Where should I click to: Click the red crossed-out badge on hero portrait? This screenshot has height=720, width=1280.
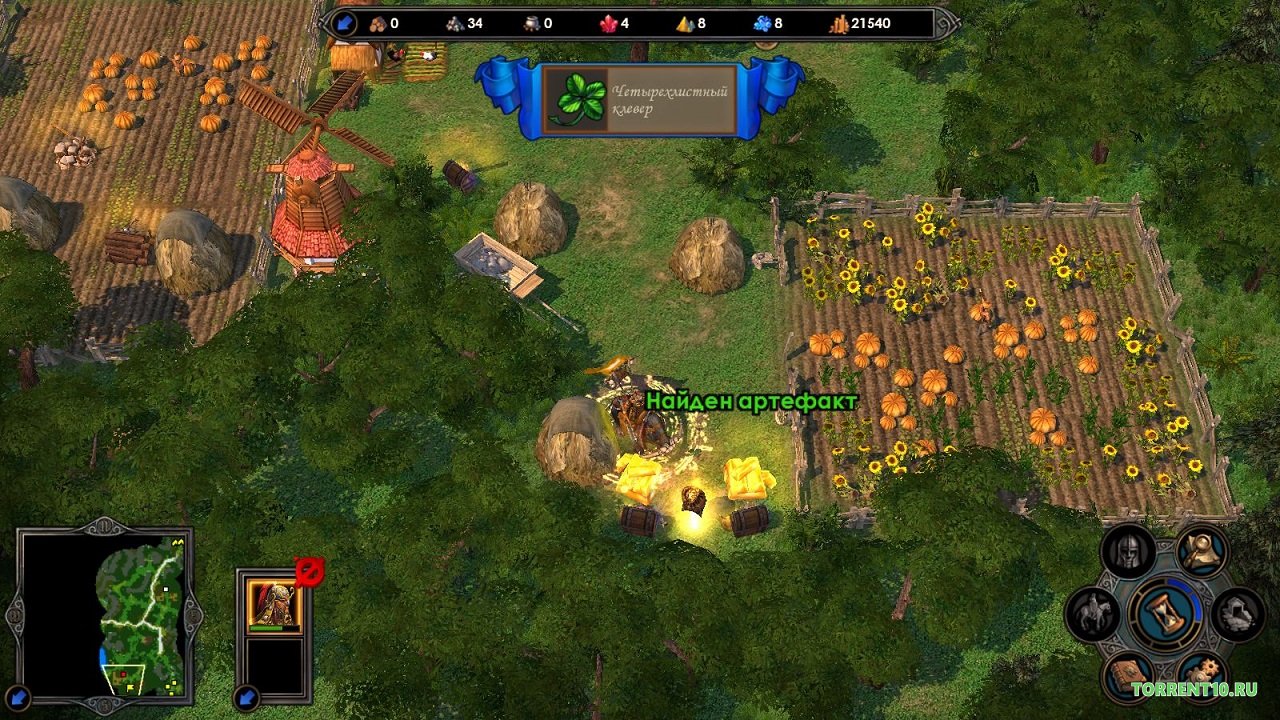click(309, 571)
